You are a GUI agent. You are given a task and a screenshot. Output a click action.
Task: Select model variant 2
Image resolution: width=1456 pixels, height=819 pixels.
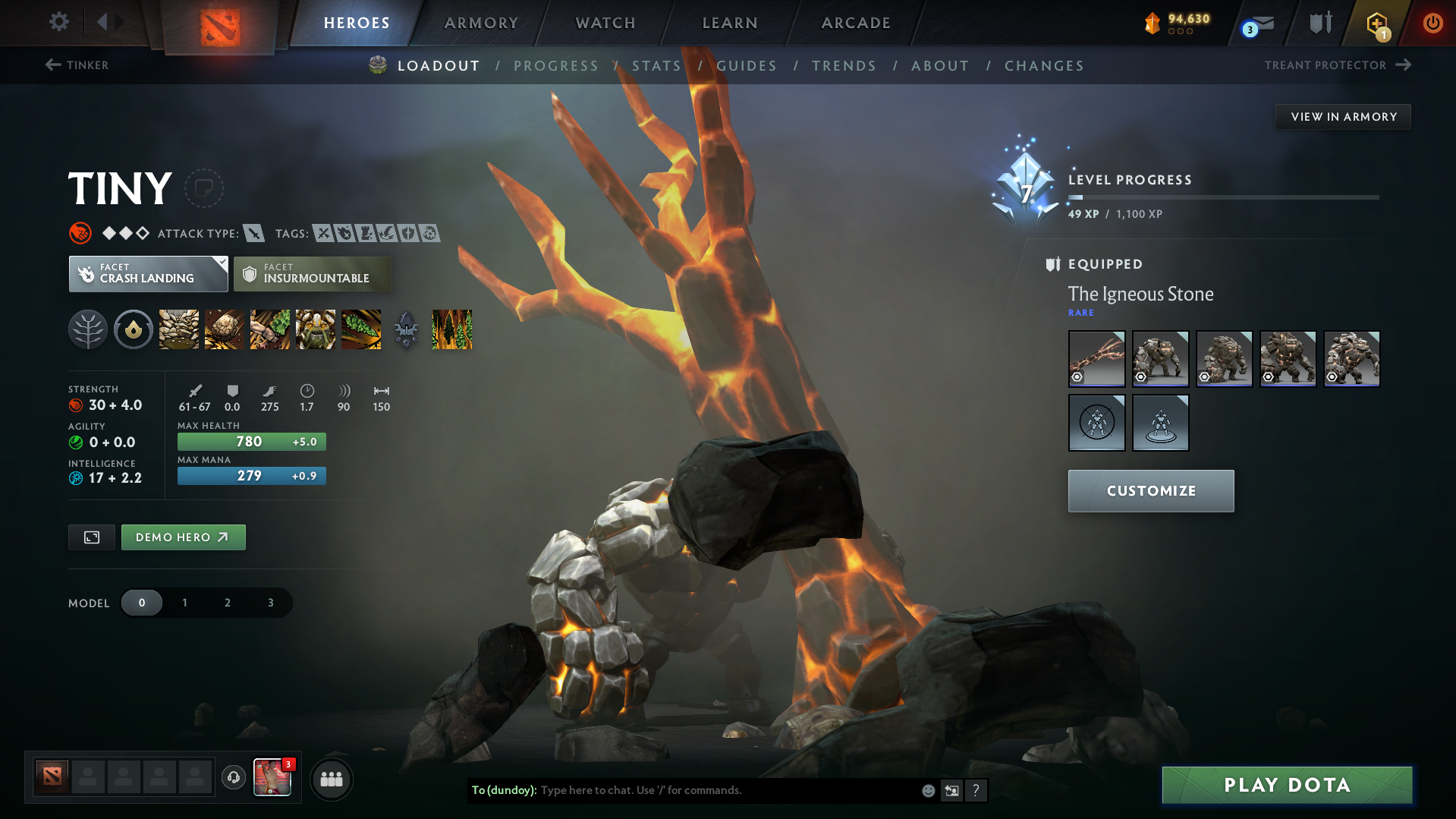(x=227, y=602)
